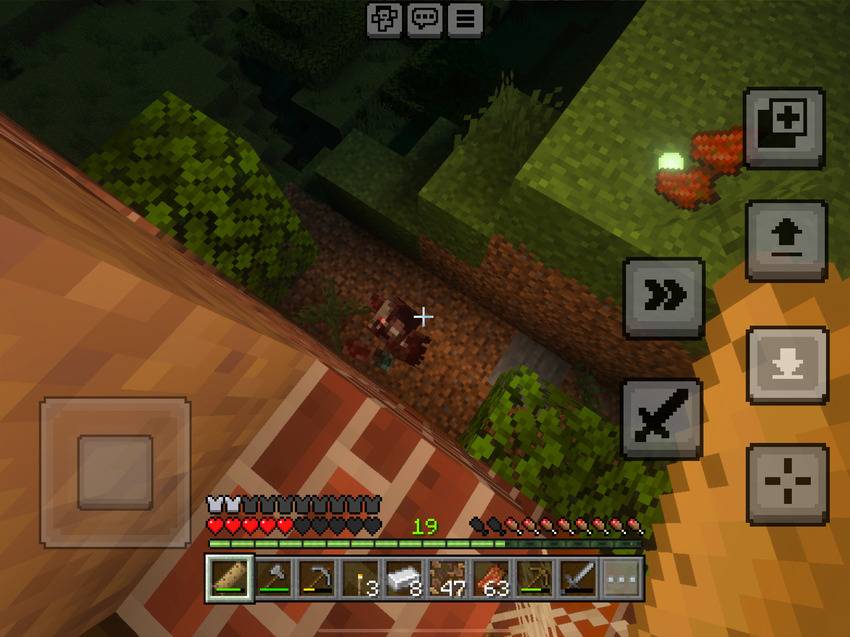
Task: Select the stick item in the hotbar
Action: coord(230,578)
